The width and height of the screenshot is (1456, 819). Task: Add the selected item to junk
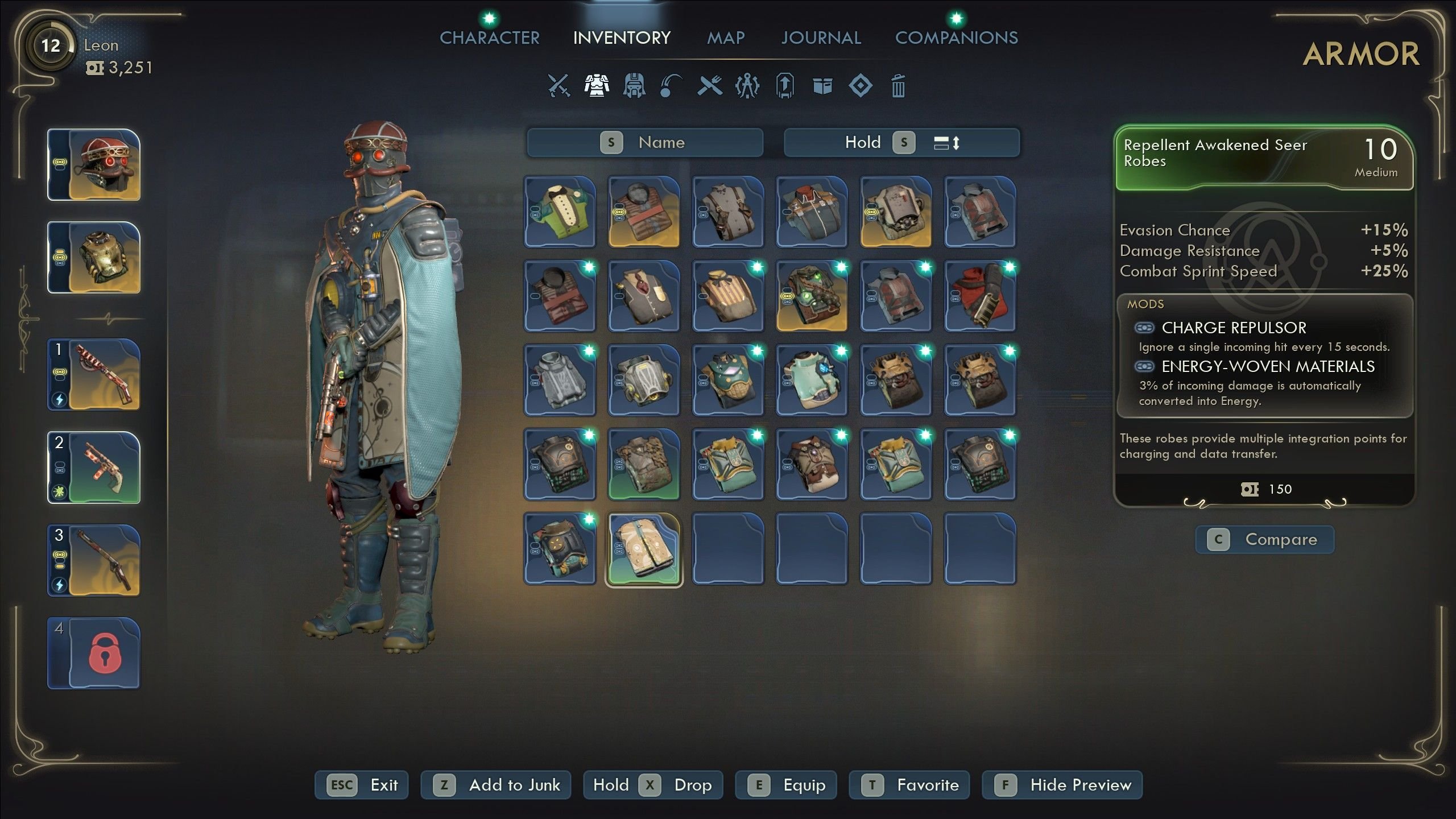[x=496, y=785]
